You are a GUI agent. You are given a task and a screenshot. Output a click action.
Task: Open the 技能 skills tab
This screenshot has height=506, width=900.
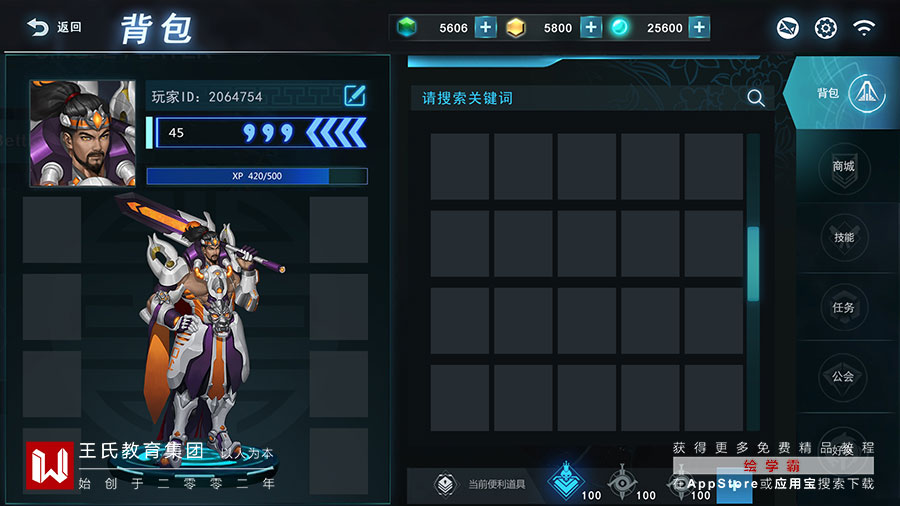843,237
